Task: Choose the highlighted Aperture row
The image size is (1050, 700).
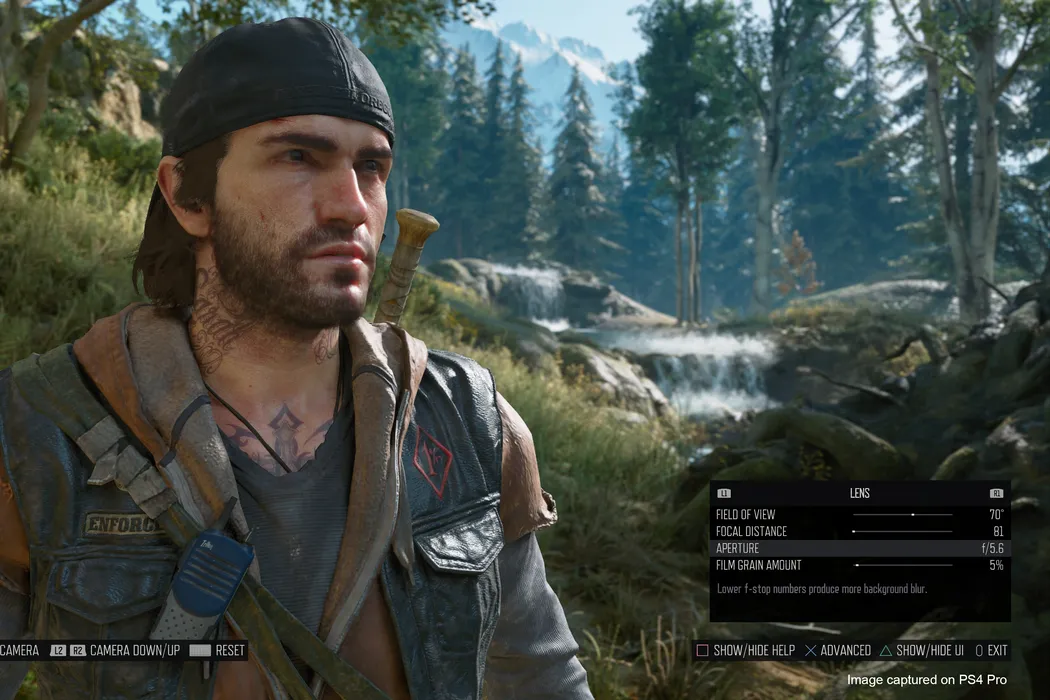Action: (860, 549)
